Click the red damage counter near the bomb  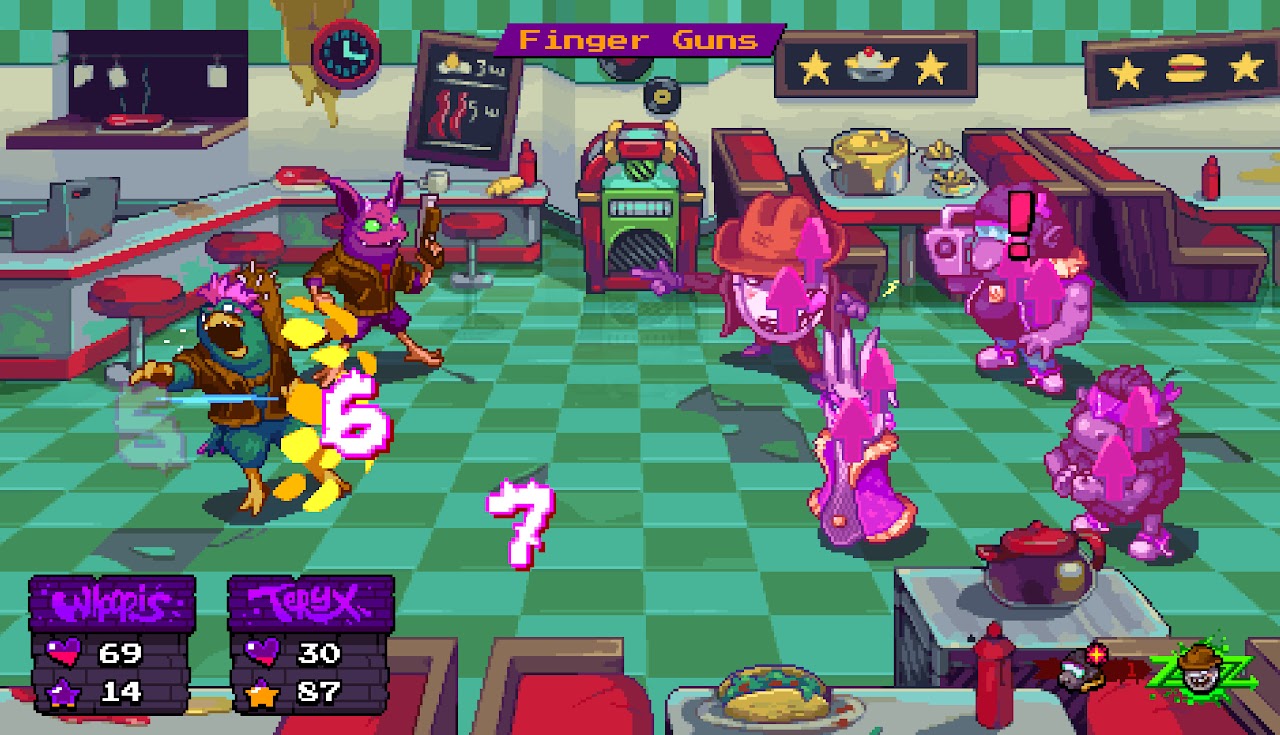click(x=1132, y=670)
